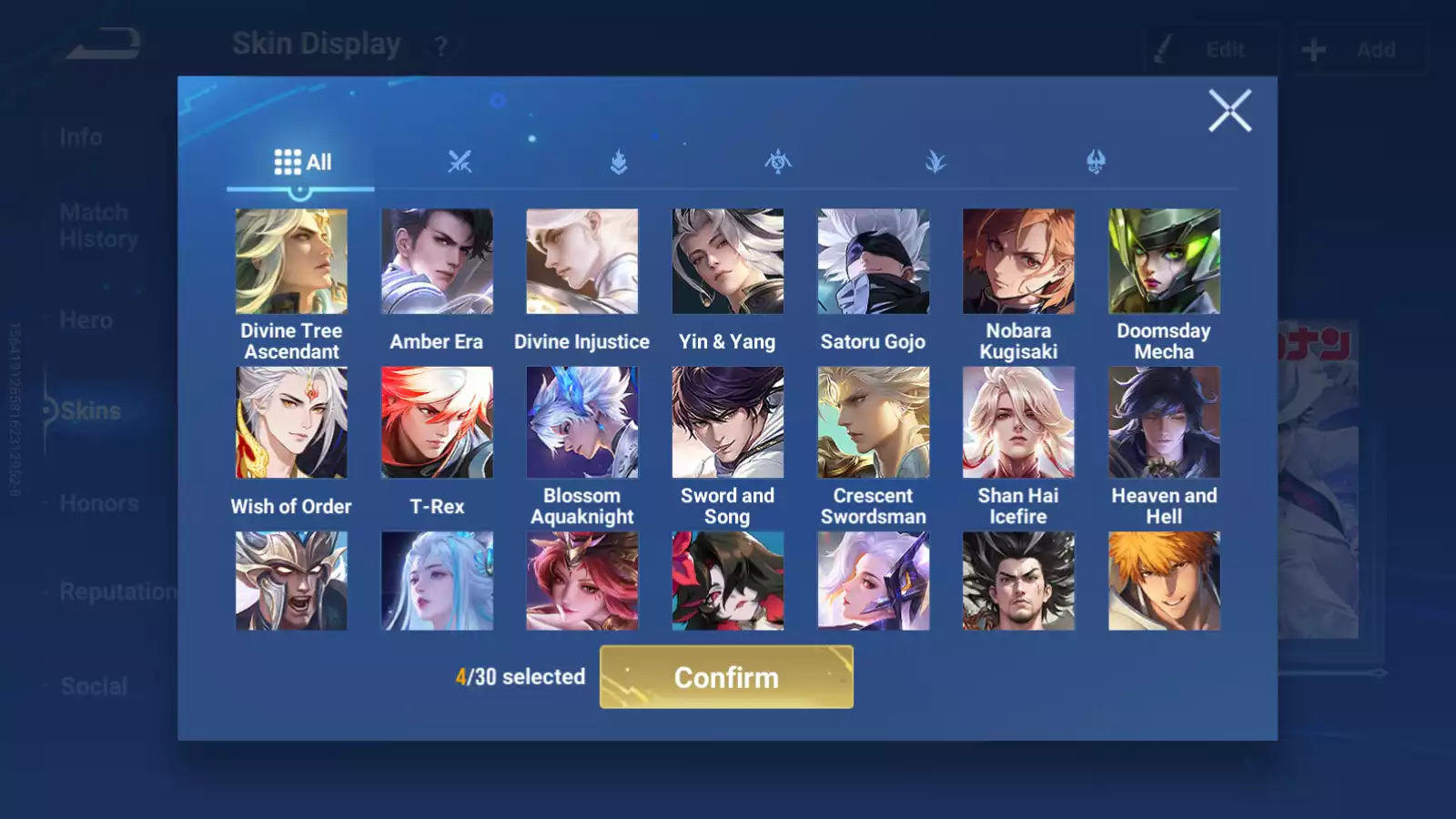Pick the Divine Injustice skin
The height and width of the screenshot is (819, 1456).
582,262
